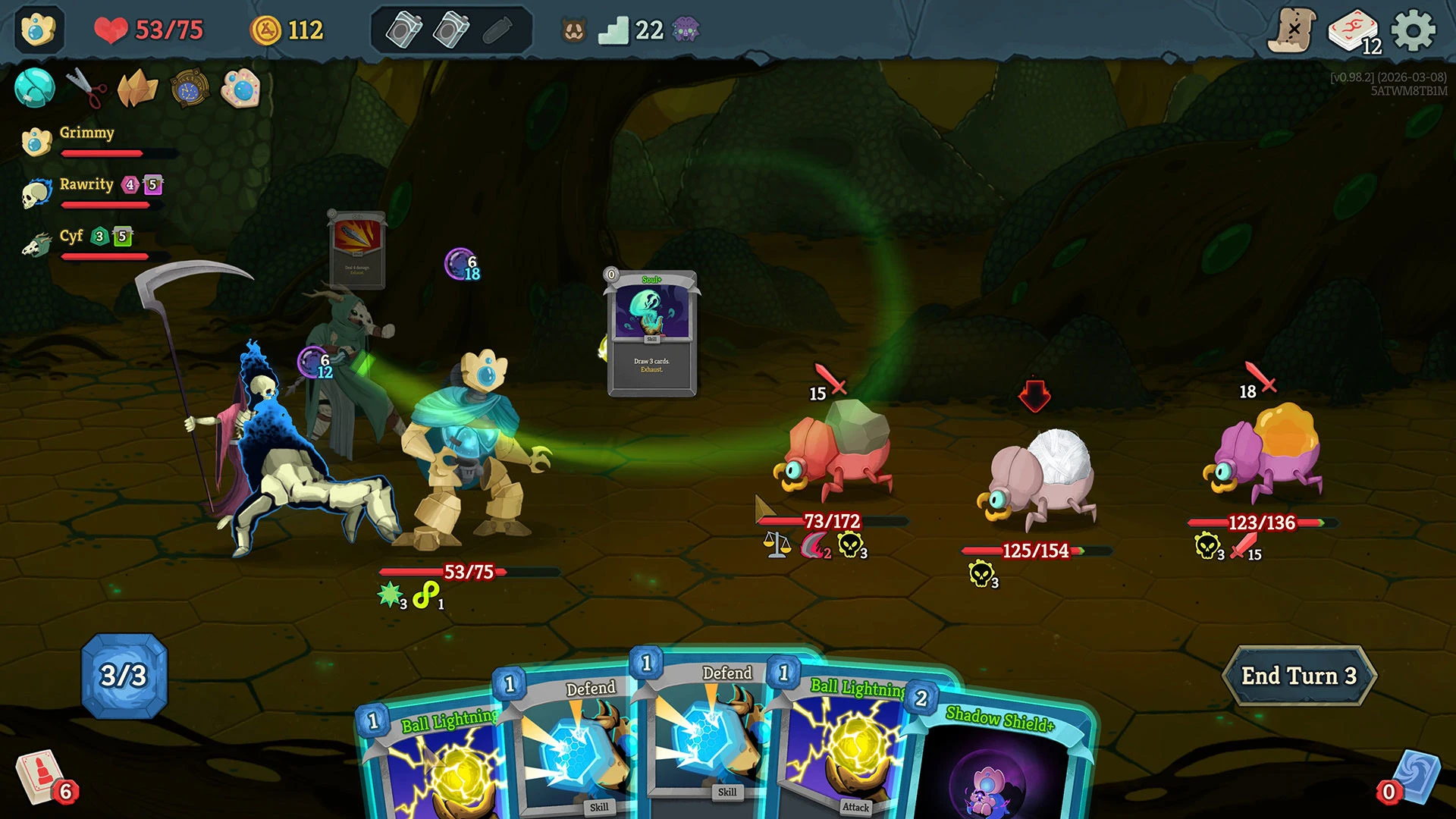Open the map scroll in the top right
This screenshot has width=1456, height=819.
click(x=1294, y=30)
